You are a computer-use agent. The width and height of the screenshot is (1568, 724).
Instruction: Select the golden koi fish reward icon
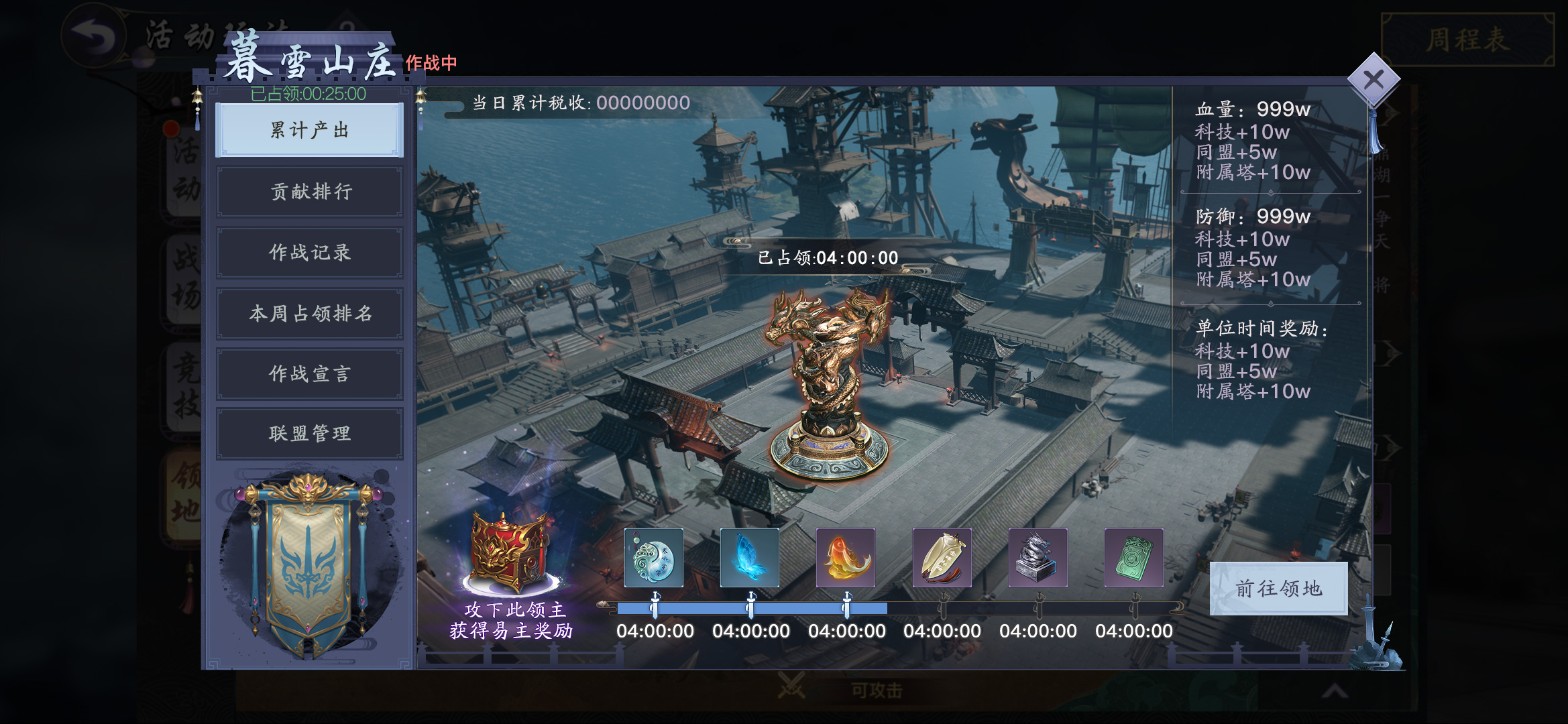point(846,558)
